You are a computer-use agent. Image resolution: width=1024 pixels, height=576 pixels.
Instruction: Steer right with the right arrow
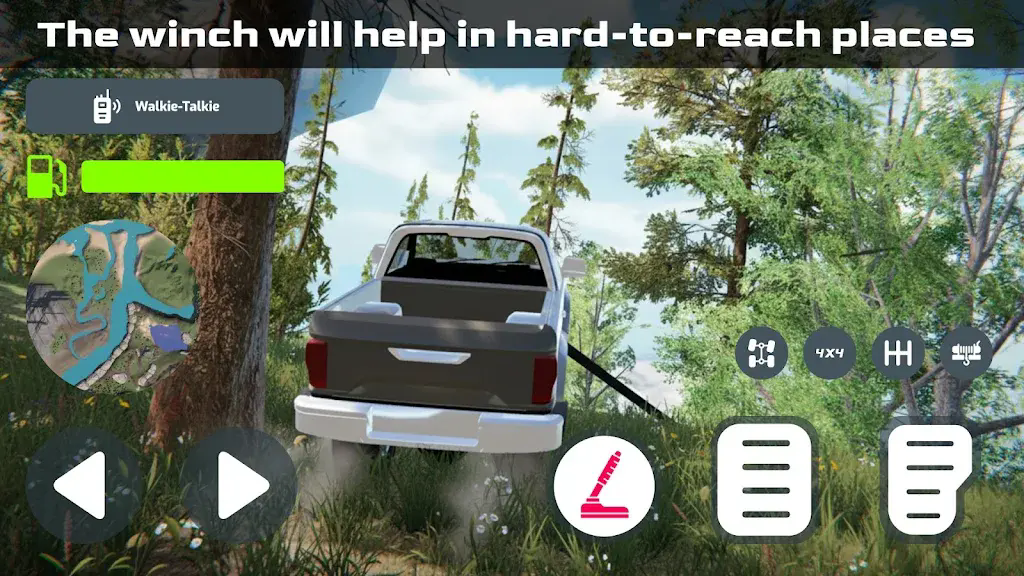tap(238, 485)
